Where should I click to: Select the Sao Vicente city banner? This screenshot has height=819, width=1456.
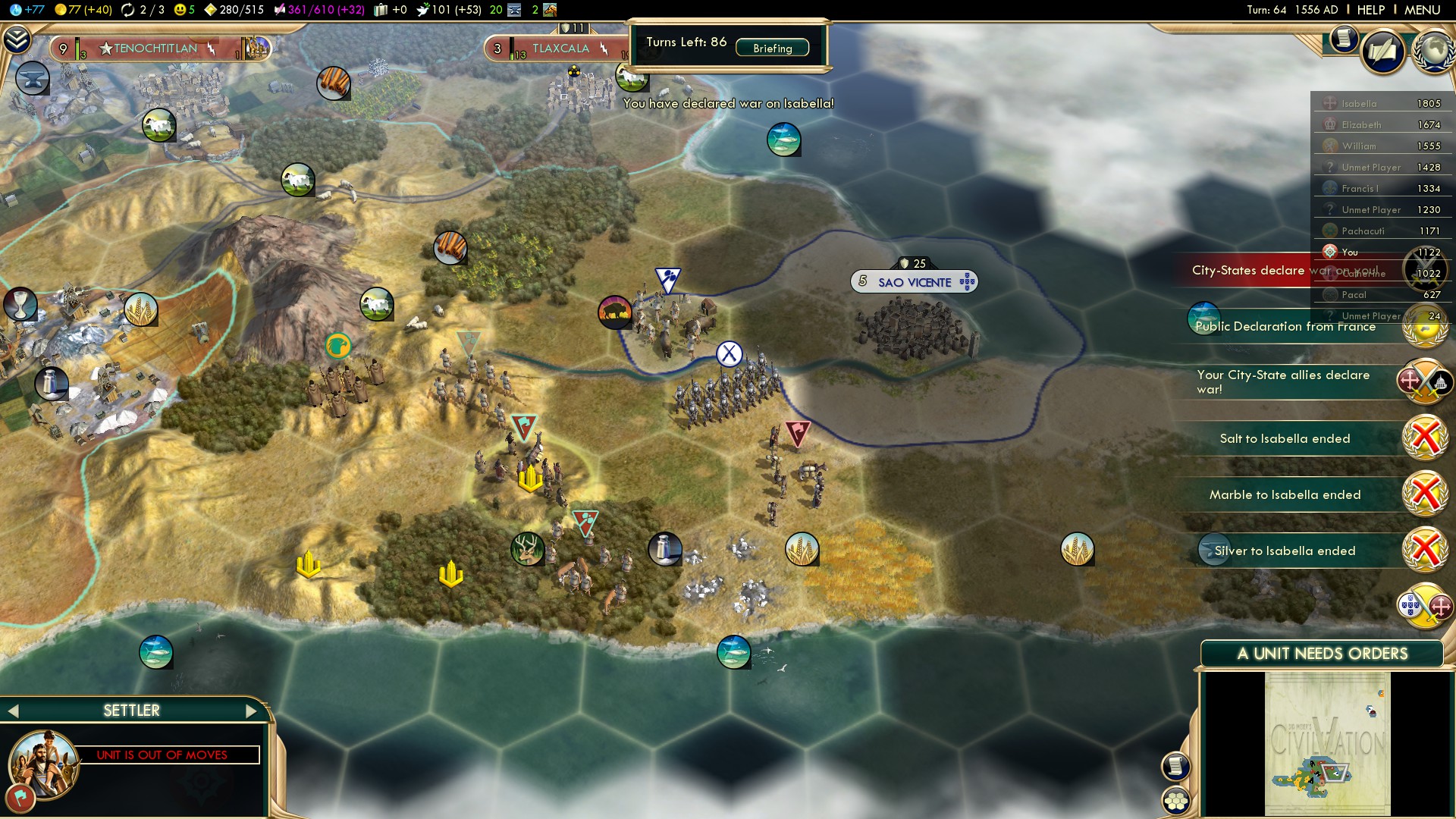[x=914, y=282]
